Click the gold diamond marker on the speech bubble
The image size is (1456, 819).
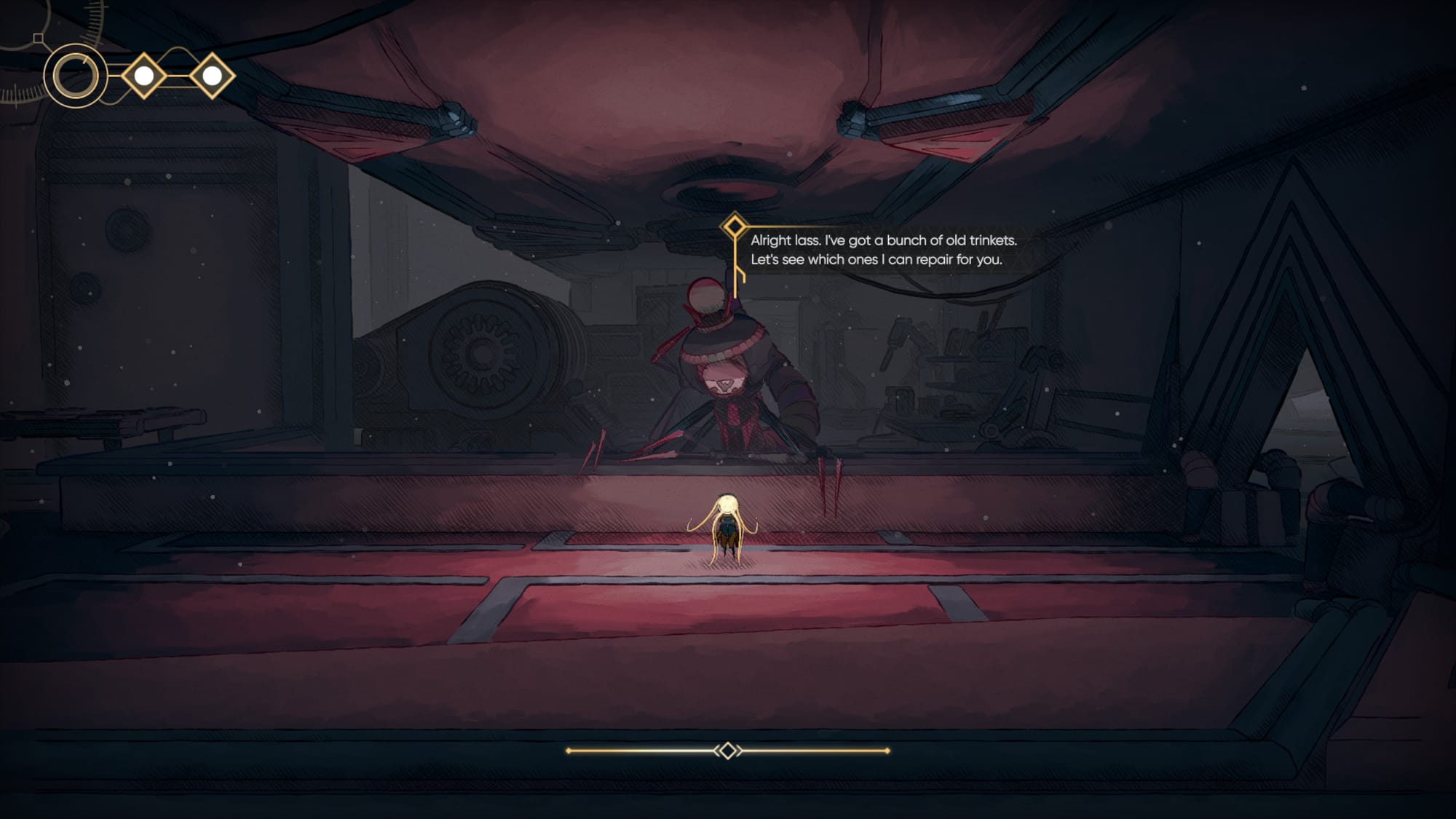click(735, 226)
